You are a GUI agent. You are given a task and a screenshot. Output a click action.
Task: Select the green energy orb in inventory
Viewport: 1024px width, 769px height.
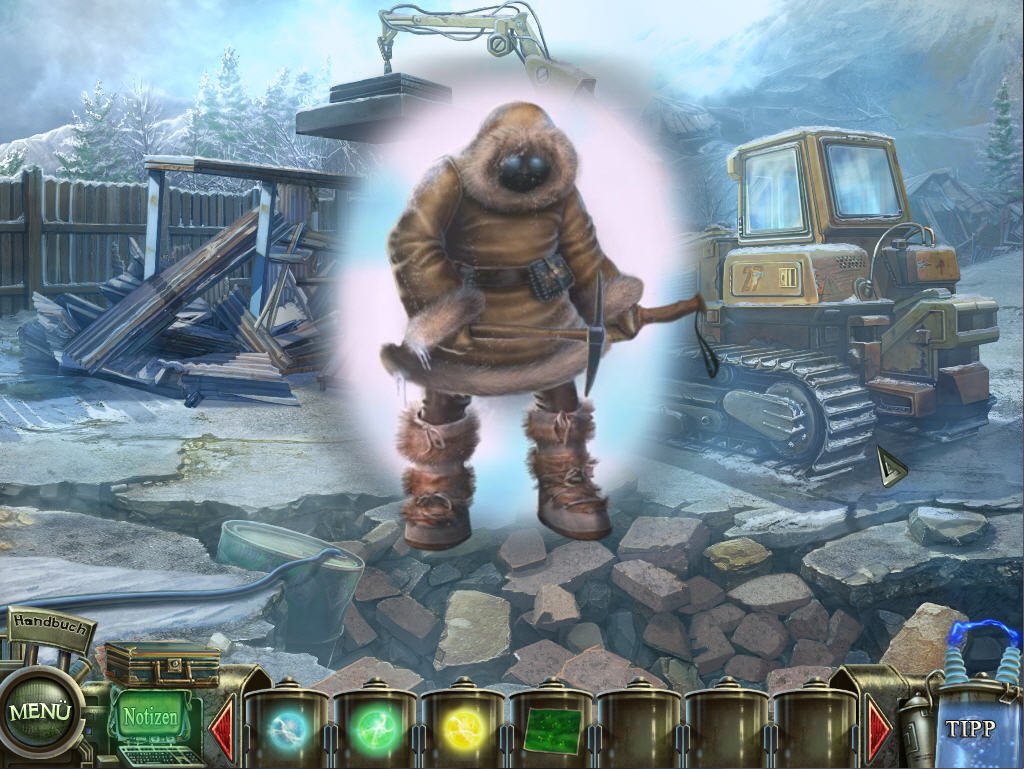pos(375,727)
